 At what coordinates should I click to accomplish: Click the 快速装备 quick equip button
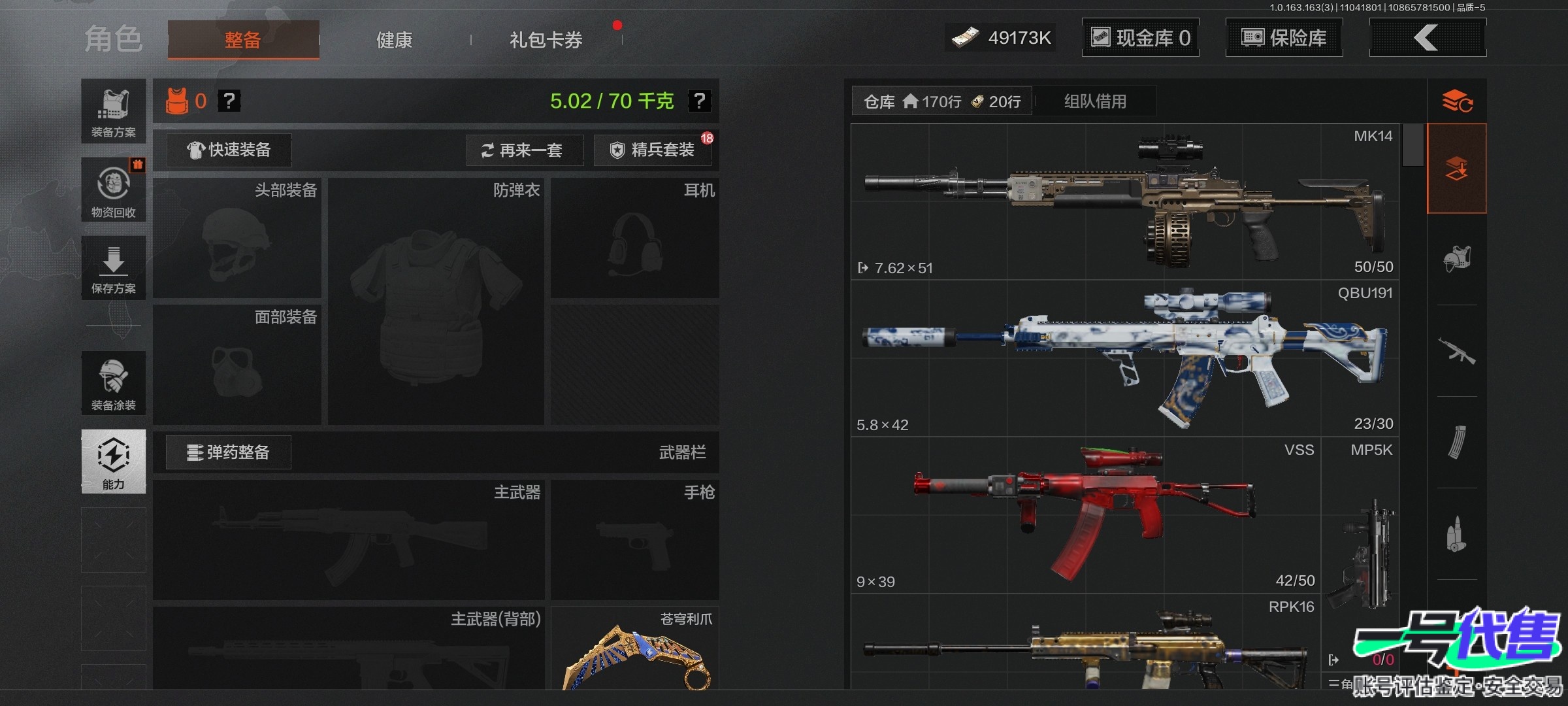click(229, 150)
